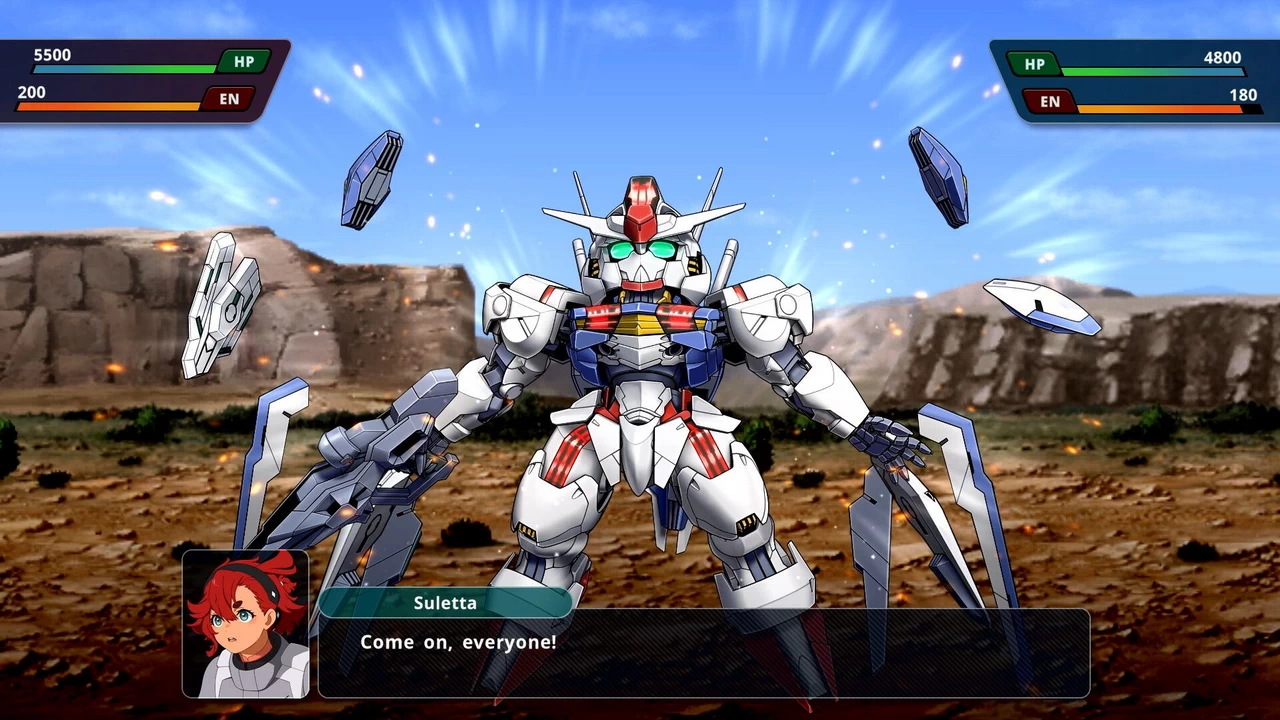
Task: Click the white bit drone on the left
Action: (222, 300)
